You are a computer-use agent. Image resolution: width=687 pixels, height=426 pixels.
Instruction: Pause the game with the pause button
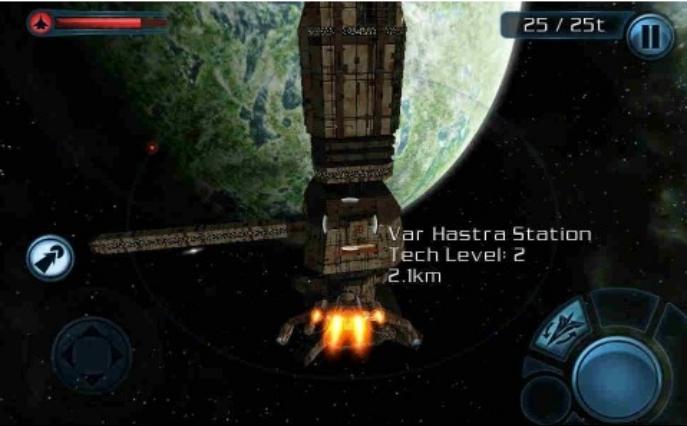pos(649,36)
